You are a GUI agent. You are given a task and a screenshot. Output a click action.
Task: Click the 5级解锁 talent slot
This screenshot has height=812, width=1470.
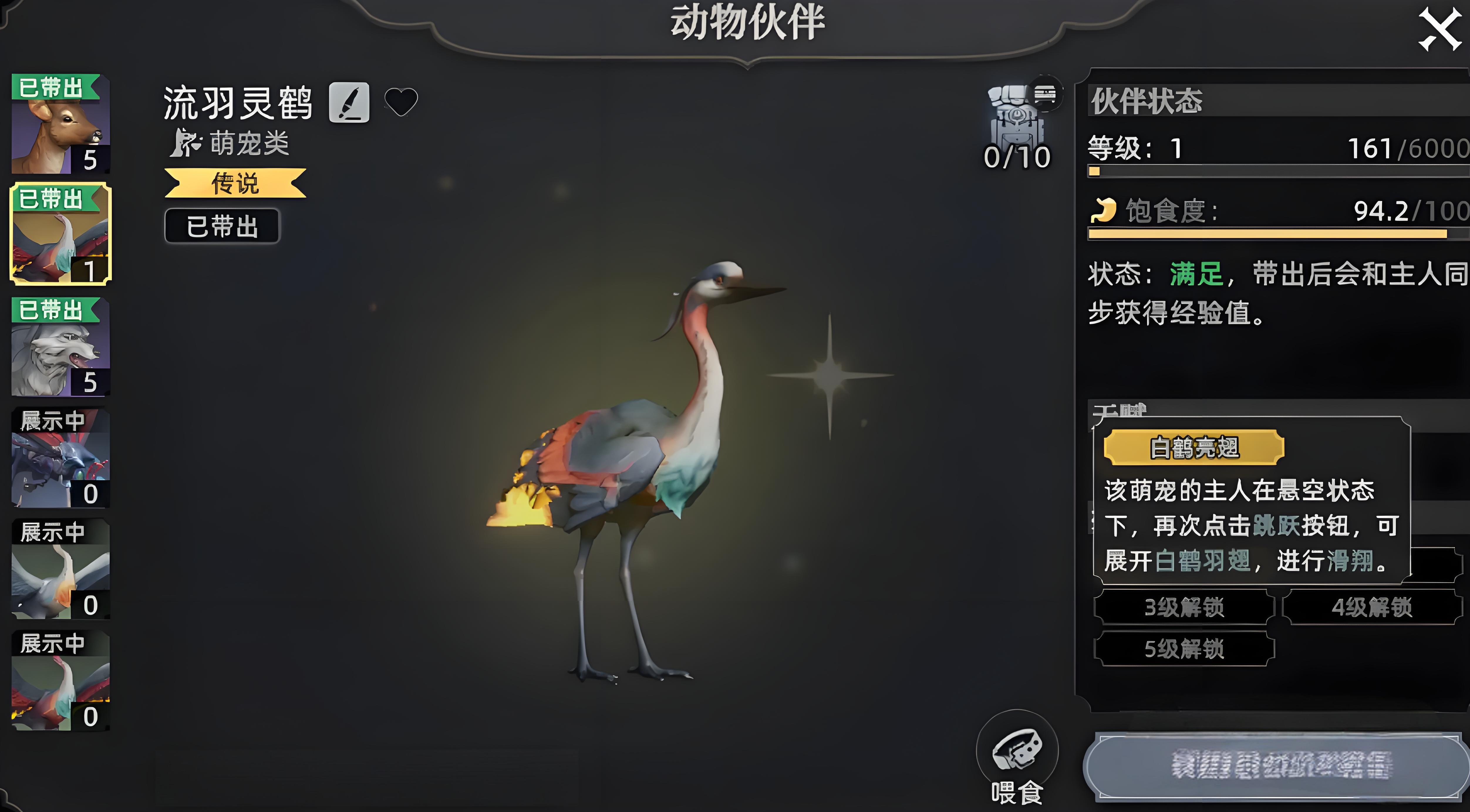coord(1184,649)
